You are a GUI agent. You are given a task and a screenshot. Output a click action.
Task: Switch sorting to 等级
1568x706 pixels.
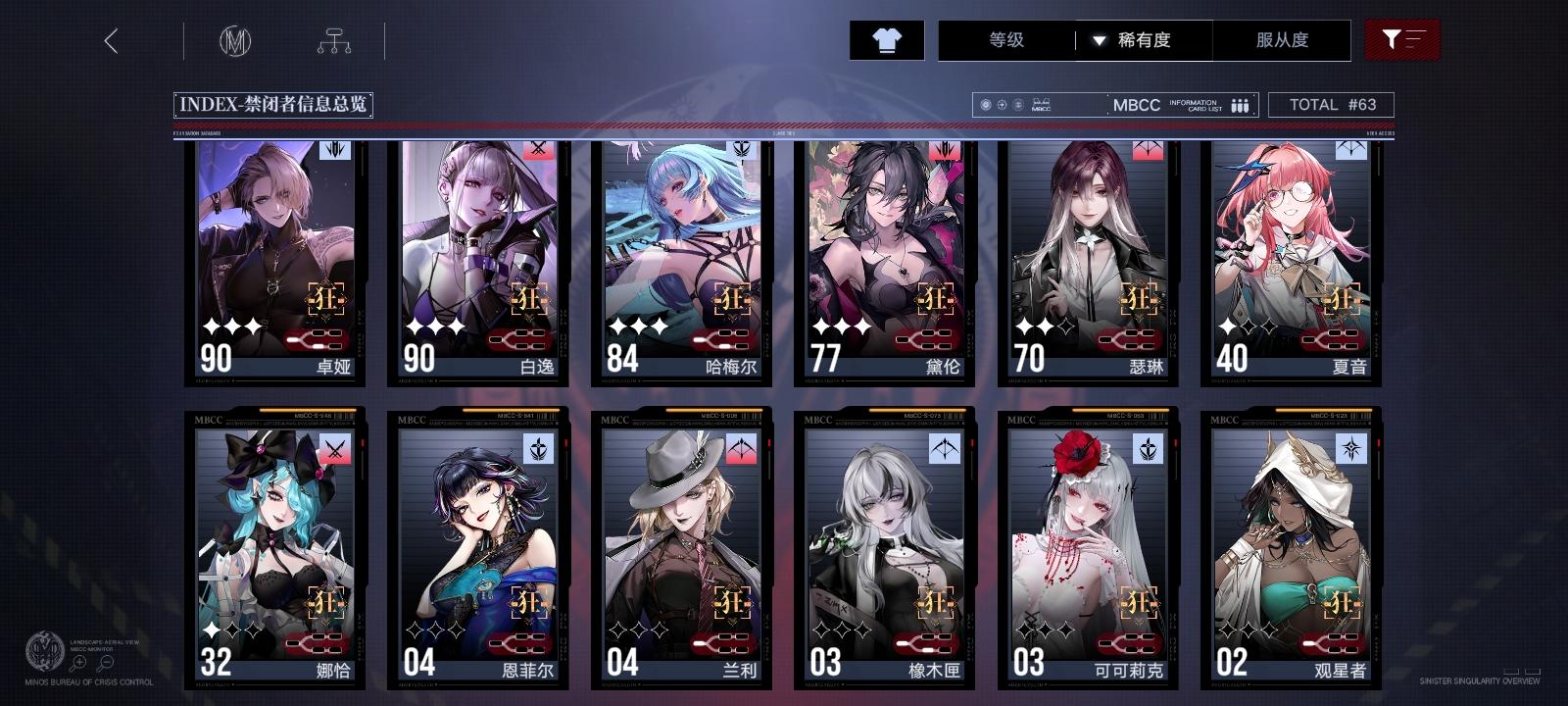[x=1002, y=40]
